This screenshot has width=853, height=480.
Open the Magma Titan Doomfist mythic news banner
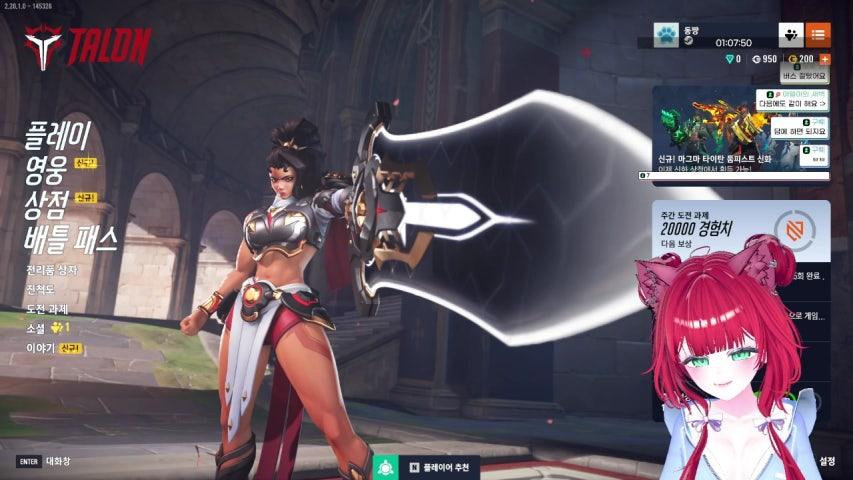pos(740,134)
